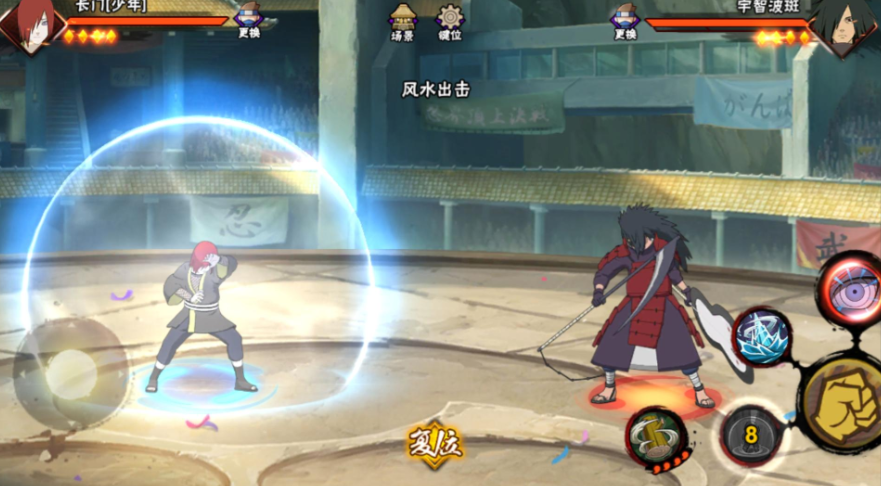This screenshot has width=881, height=486.
Task: Tap the 复位 reset button
Action: point(435,444)
